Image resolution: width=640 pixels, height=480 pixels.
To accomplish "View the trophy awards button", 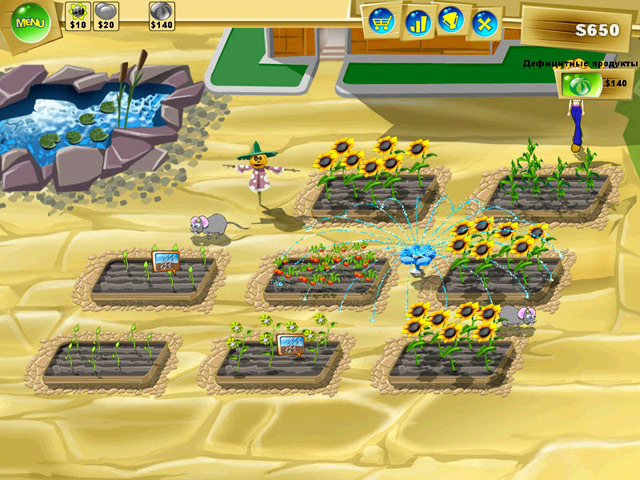I will coord(451,20).
